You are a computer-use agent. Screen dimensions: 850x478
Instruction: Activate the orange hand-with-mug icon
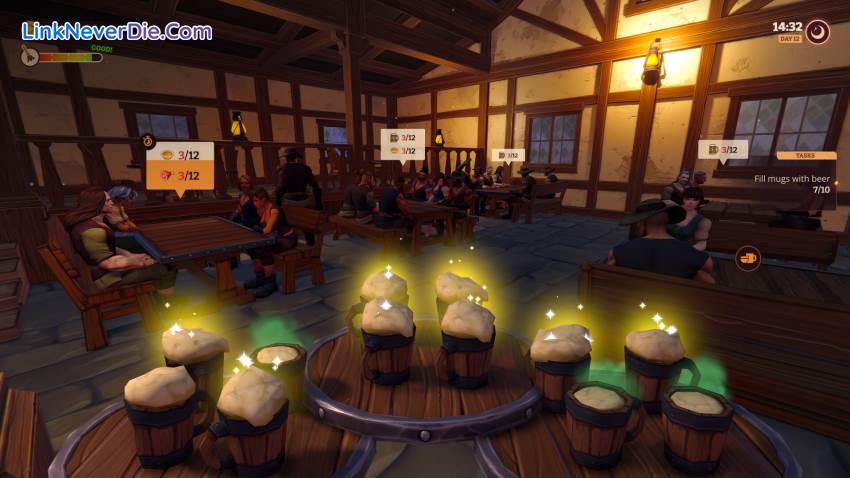748,259
